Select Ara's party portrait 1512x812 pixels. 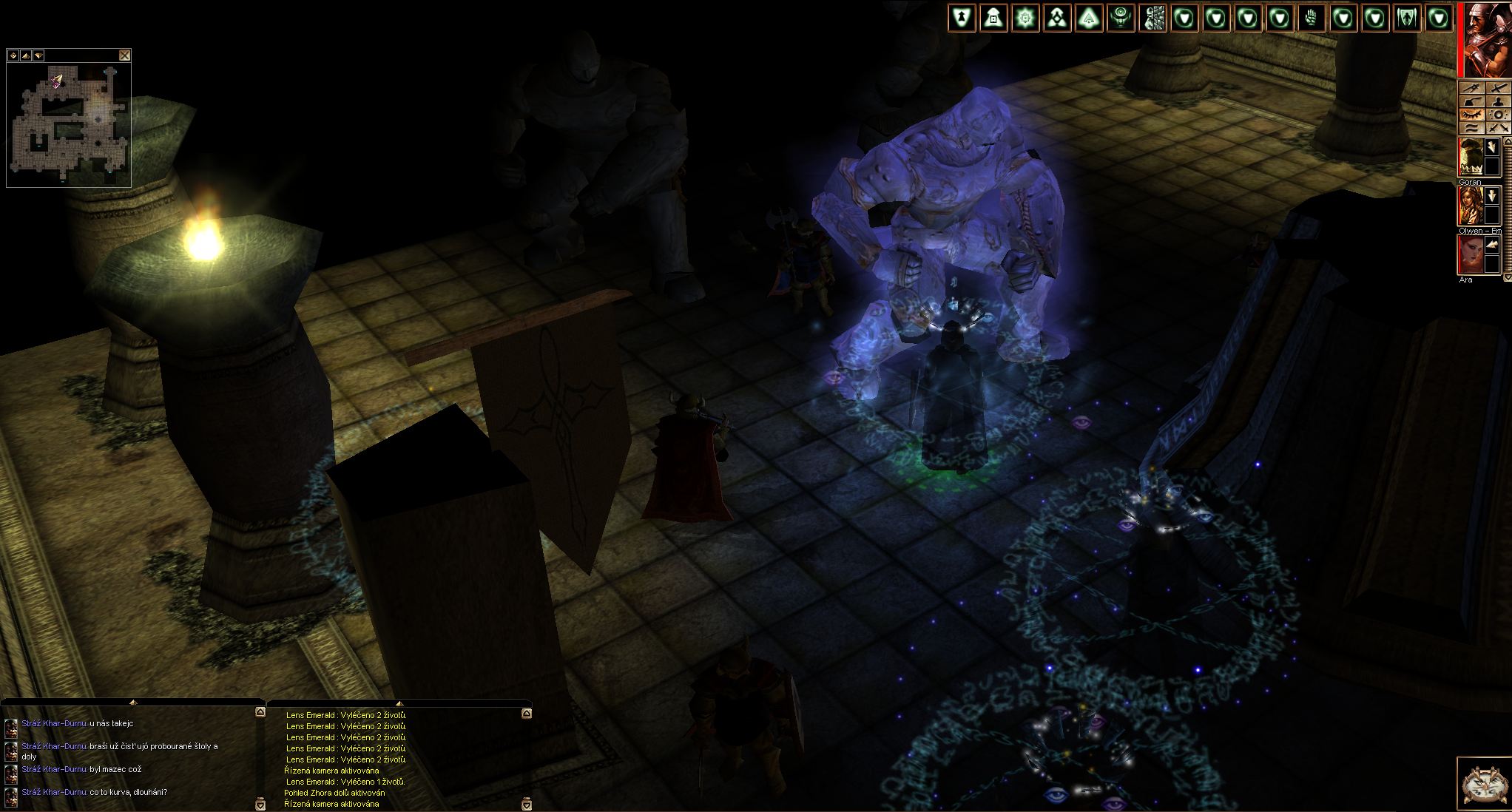coord(1471,254)
